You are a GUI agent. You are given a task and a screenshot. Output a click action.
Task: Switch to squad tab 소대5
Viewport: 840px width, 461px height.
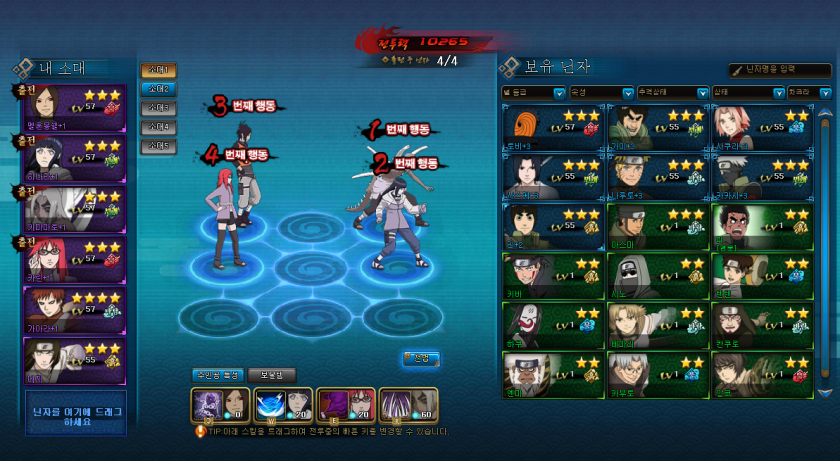[158, 146]
